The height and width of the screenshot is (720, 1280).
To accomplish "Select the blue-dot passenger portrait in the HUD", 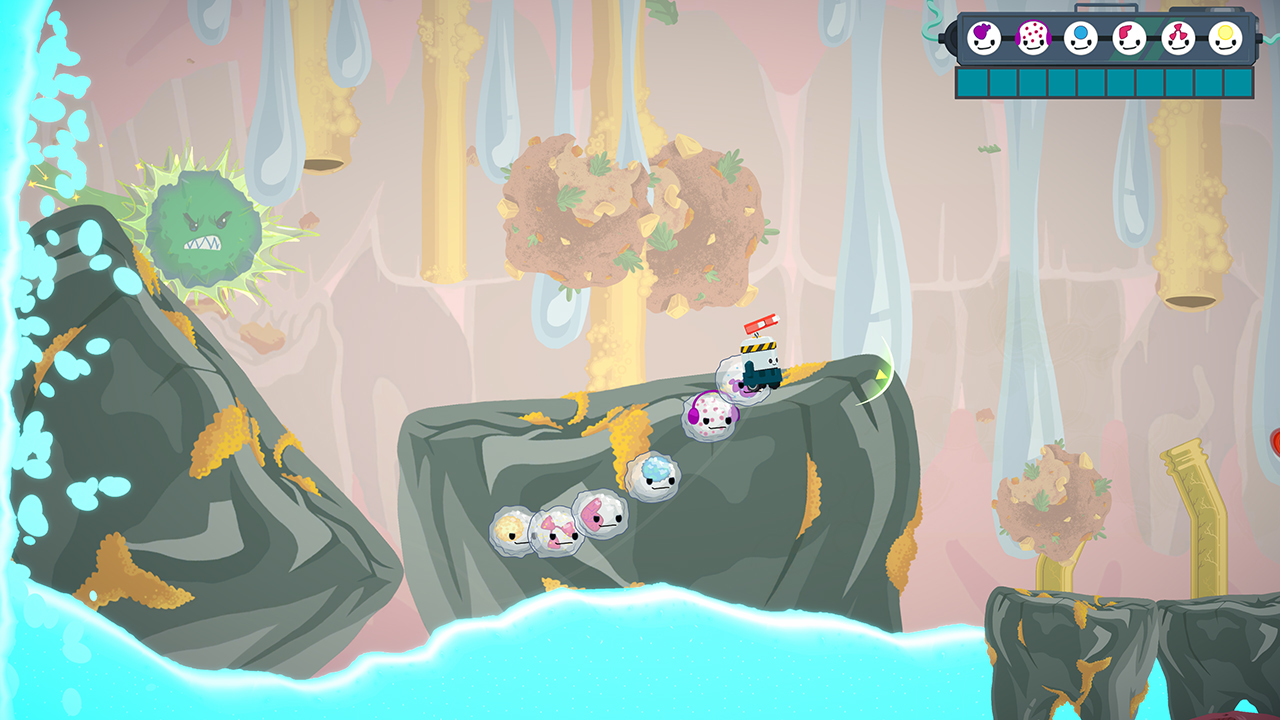I will click(x=1080, y=35).
